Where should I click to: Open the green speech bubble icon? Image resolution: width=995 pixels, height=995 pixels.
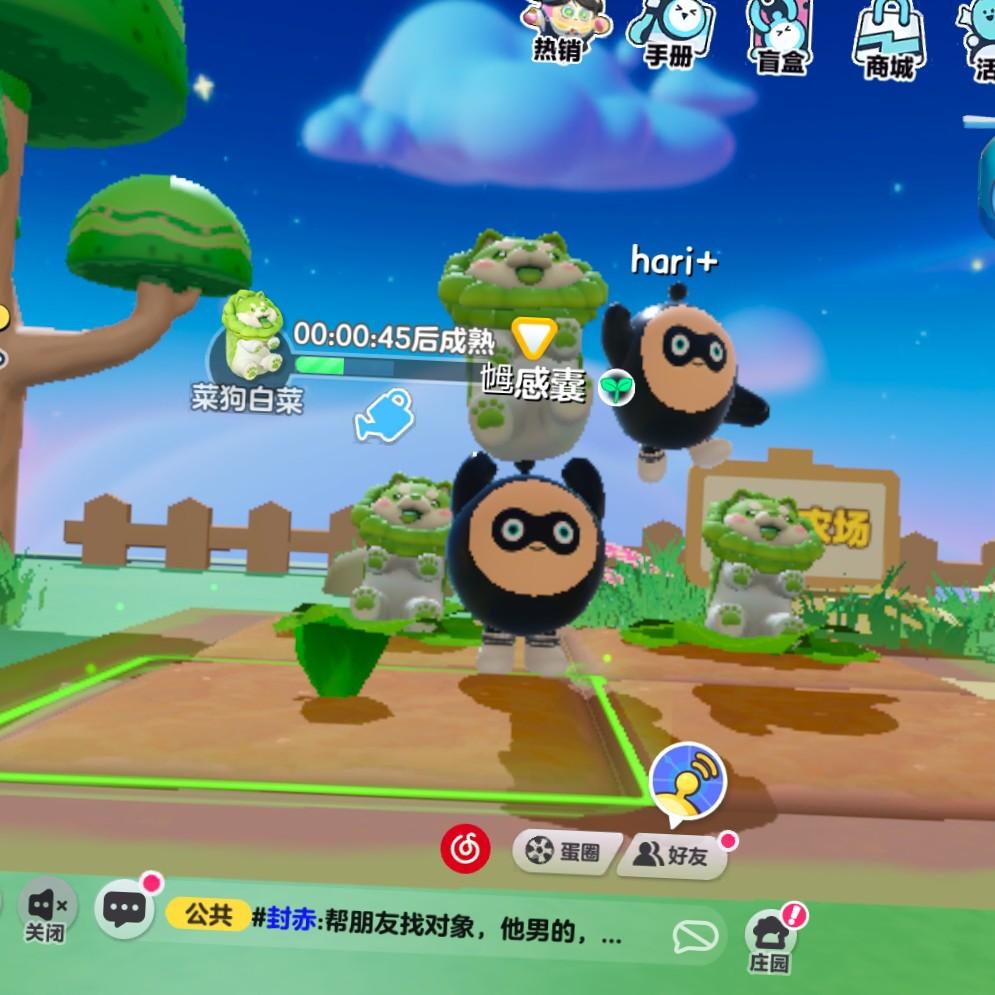696,937
